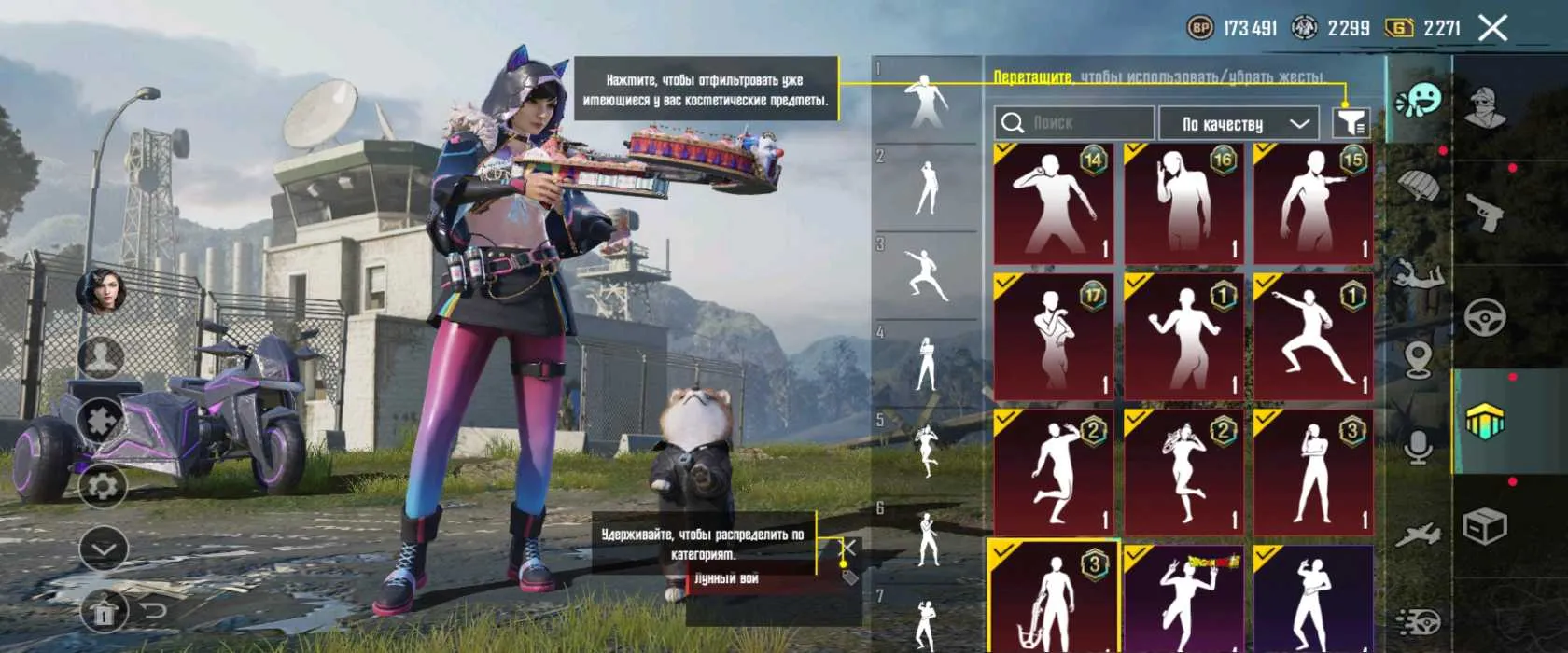Open the По качеству sorting dropdown
The width and height of the screenshot is (1568, 653).
[x=1239, y=124]
